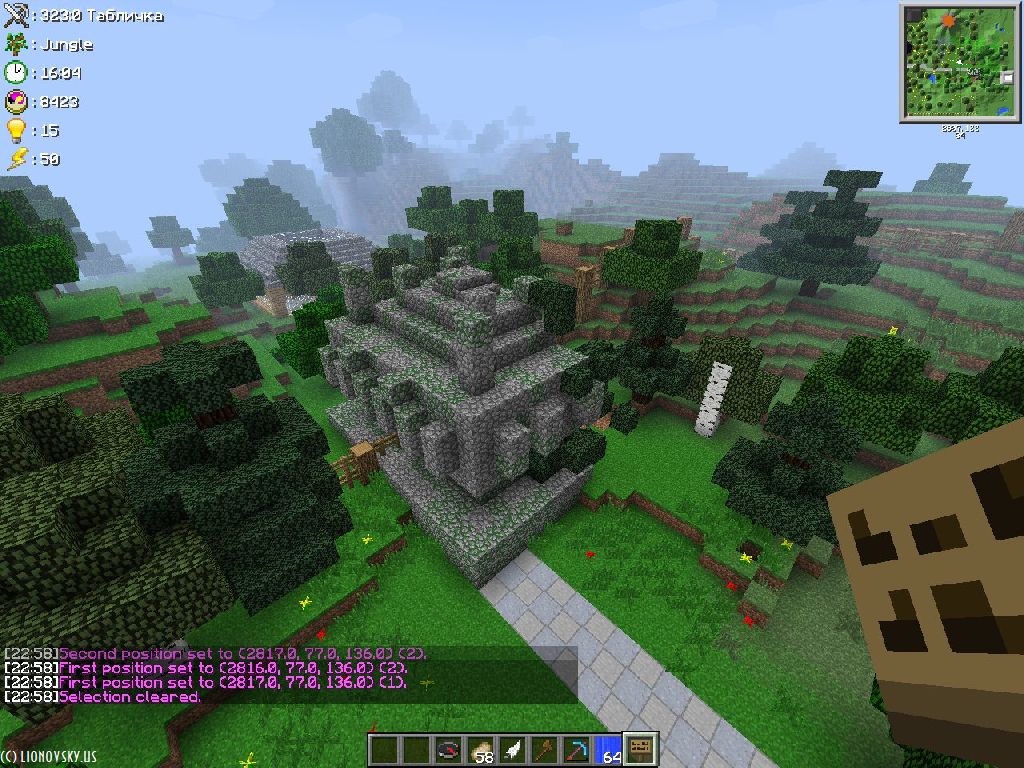Select the blue block stack of 64

pos(608,750)
